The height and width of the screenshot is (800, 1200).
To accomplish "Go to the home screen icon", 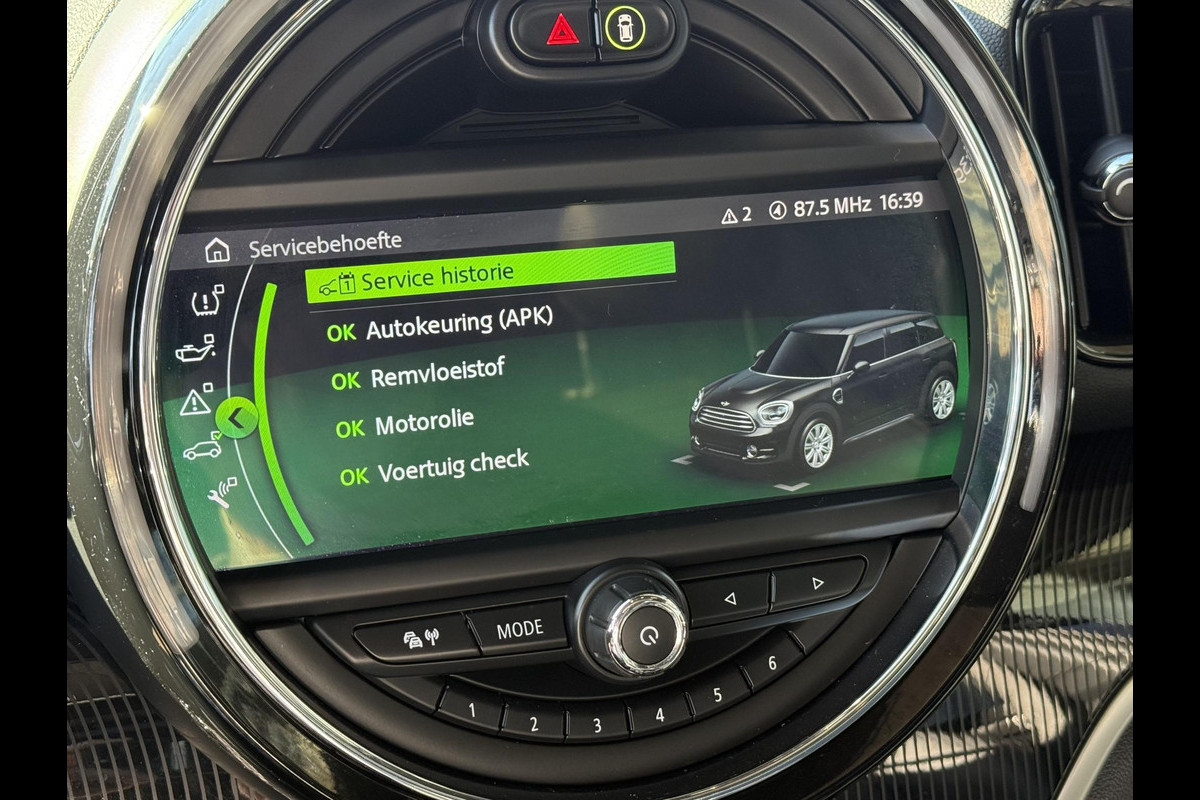I will click(x=217, y=250).
